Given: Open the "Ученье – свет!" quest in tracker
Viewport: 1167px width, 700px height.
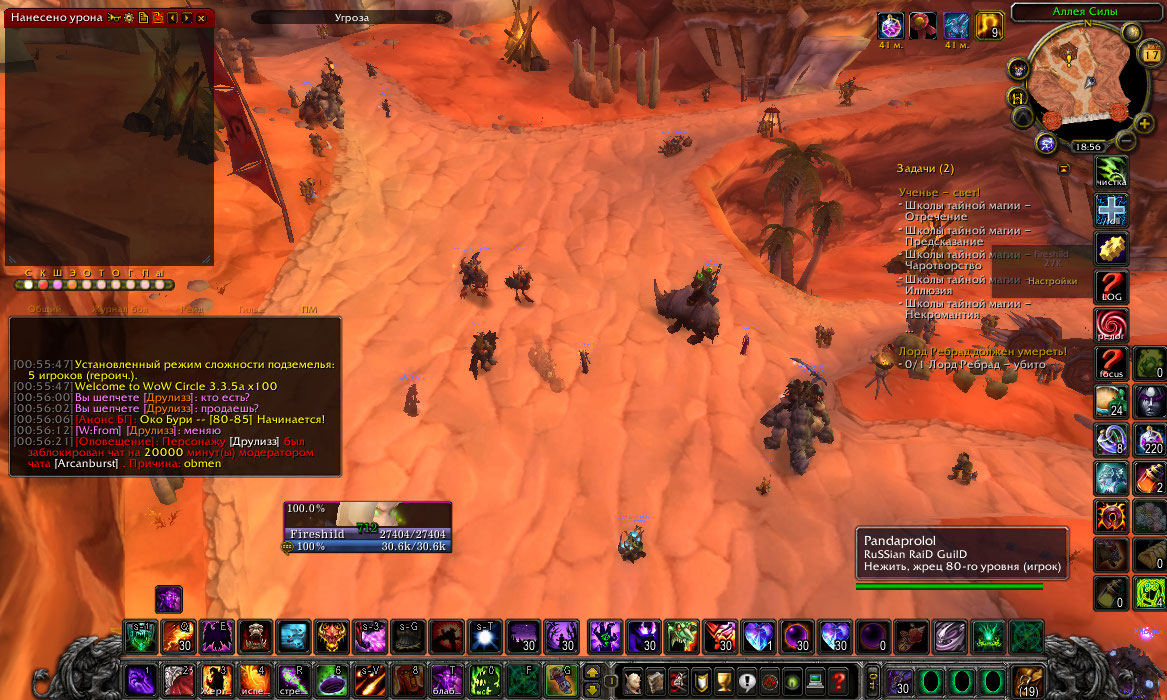Looking at the screenshot, I should point(939,192).
